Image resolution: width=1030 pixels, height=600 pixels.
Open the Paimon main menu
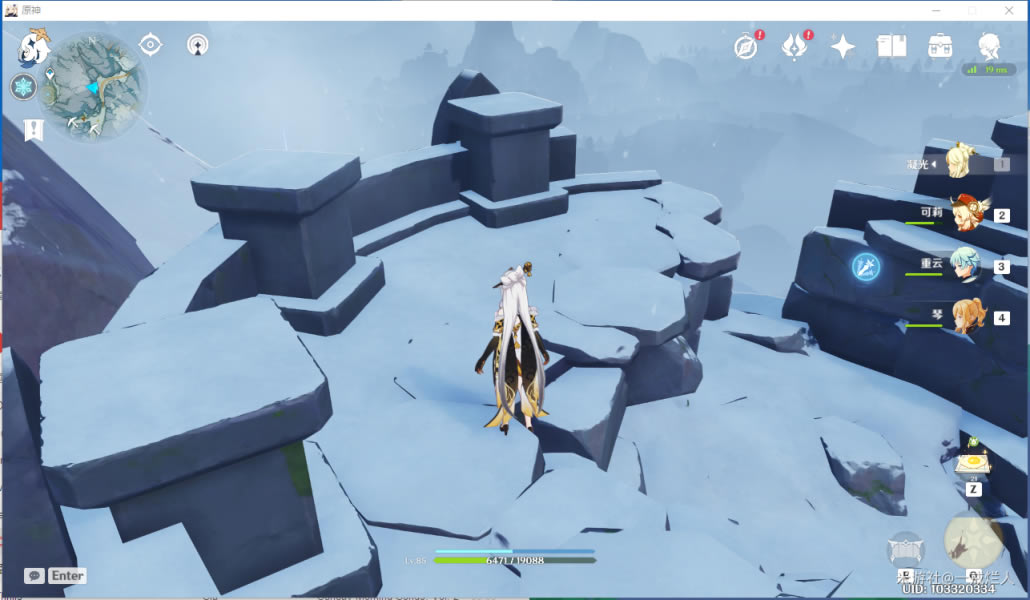pyautogui.click(x=34, y=47)
